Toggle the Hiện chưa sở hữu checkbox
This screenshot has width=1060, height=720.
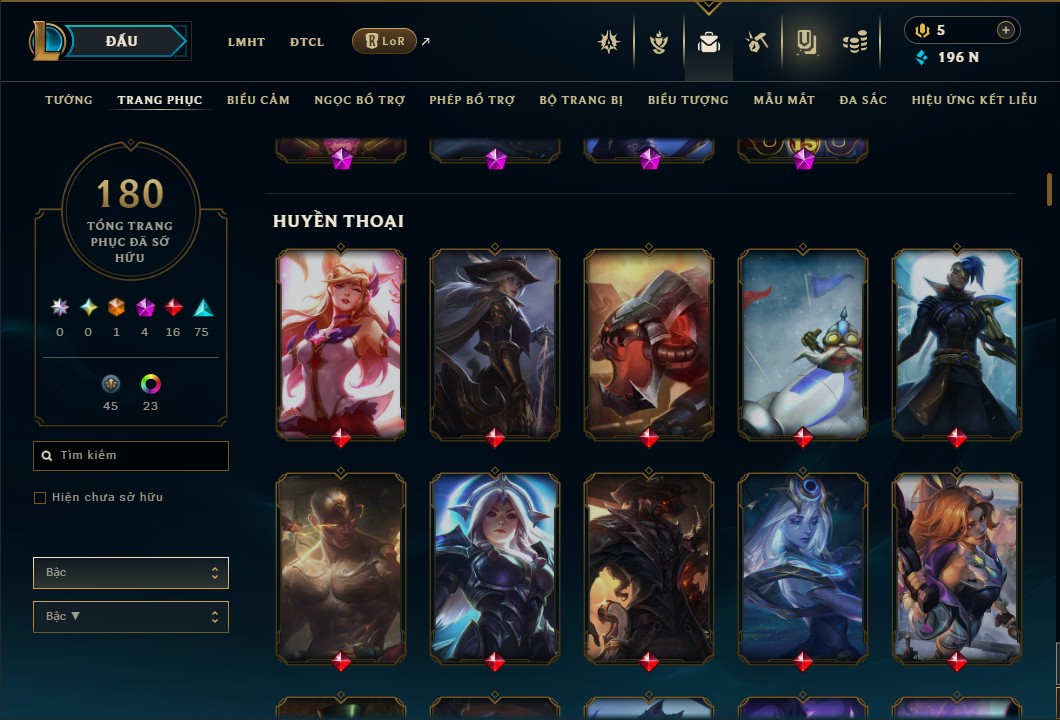click(40, 498)
